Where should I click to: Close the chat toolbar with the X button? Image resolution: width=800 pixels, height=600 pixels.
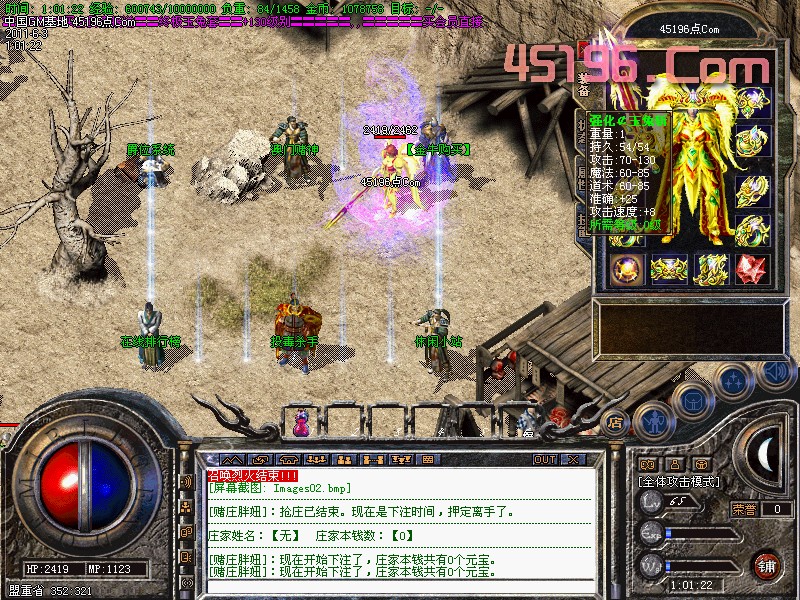[573, 460]
